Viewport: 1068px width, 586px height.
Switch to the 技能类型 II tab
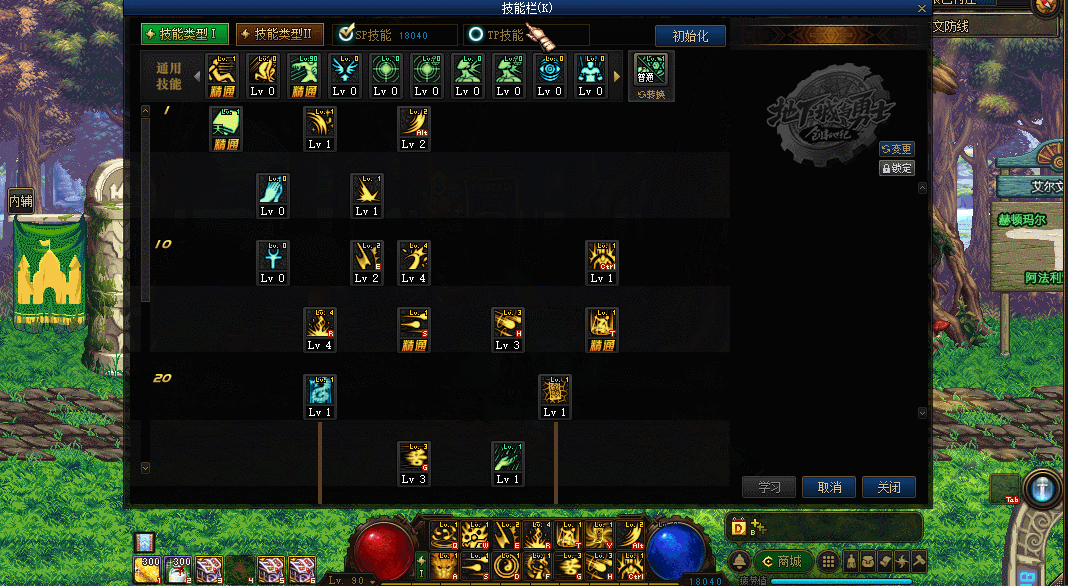(x=280, y=35)
